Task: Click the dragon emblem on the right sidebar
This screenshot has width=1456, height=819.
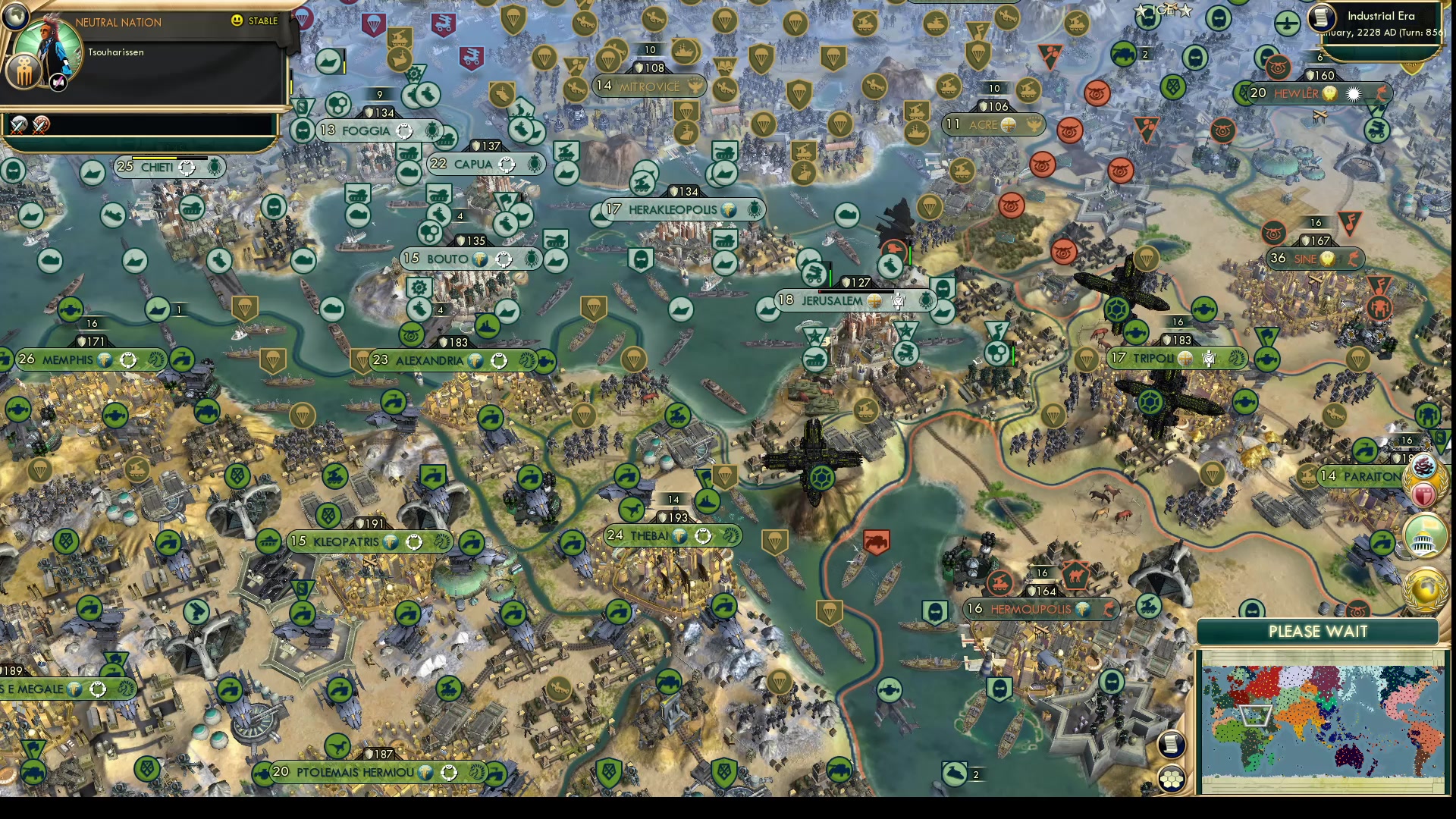Action: tap(1424, 464)
